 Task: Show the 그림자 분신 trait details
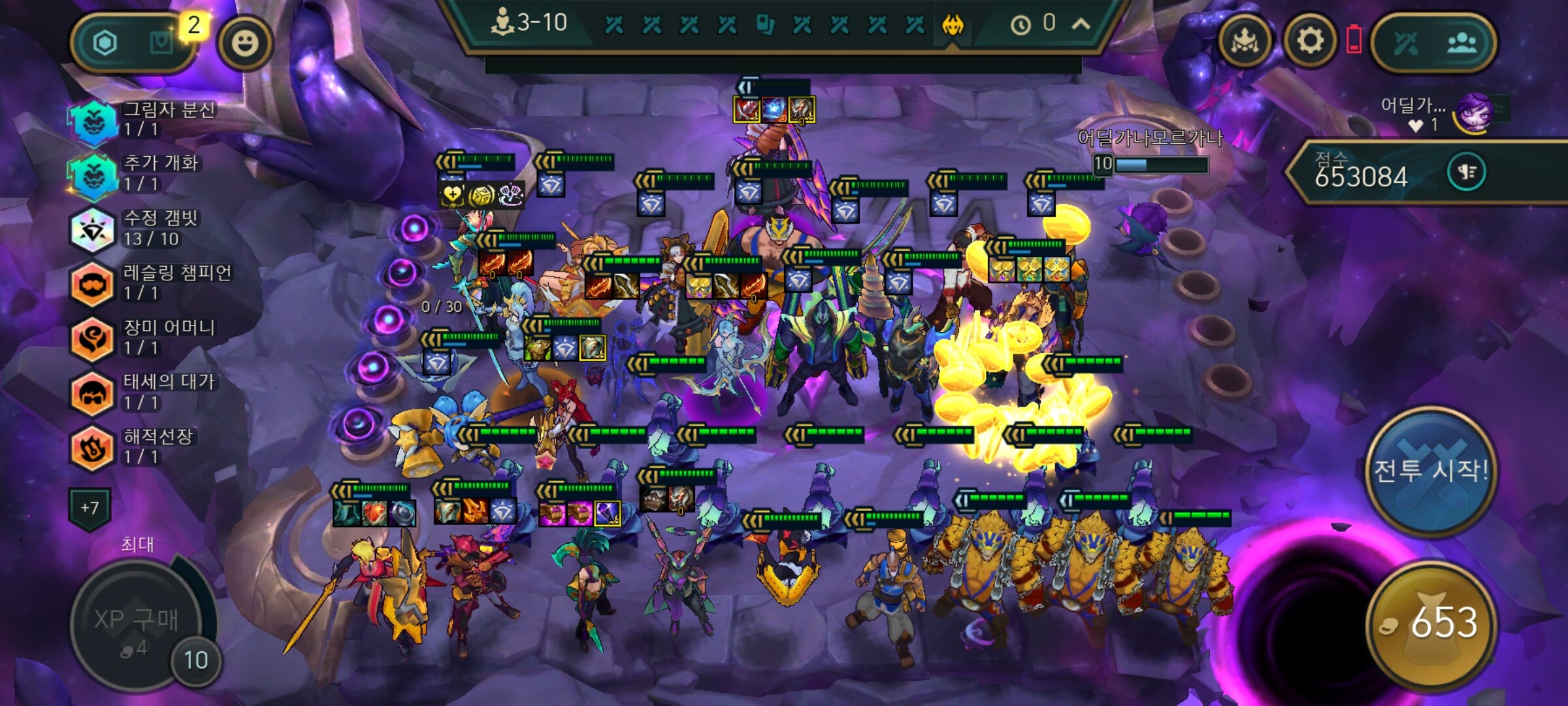point(93,120)
